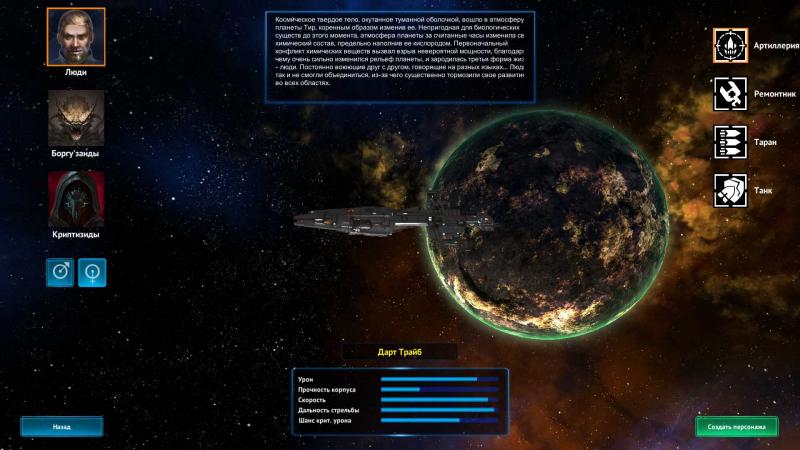Select the Люди race portrait
This screenshot has width=800, height=450.
[76, 36]
